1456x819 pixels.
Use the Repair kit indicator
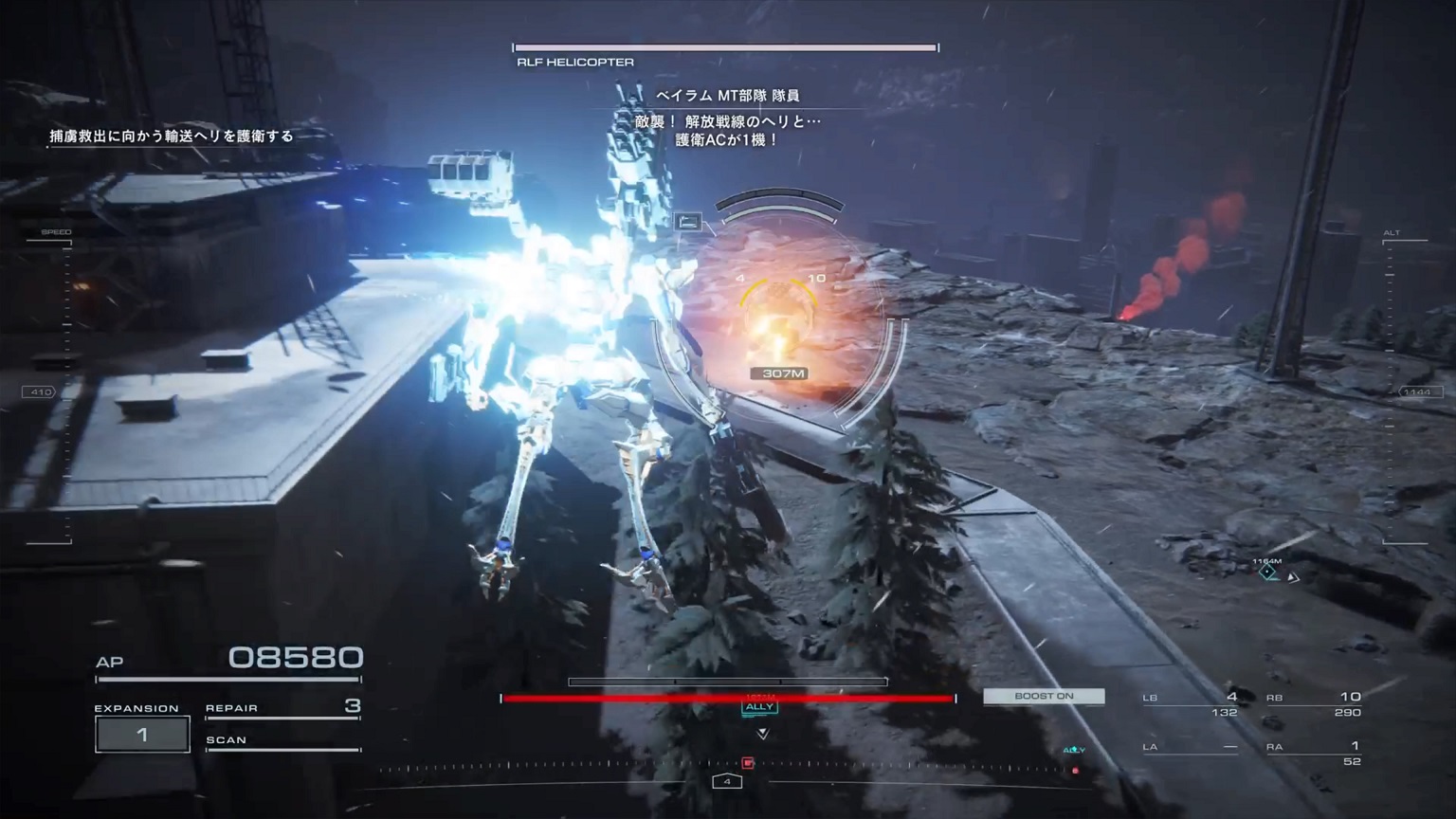pyautogui.click(x=282, y=708)
